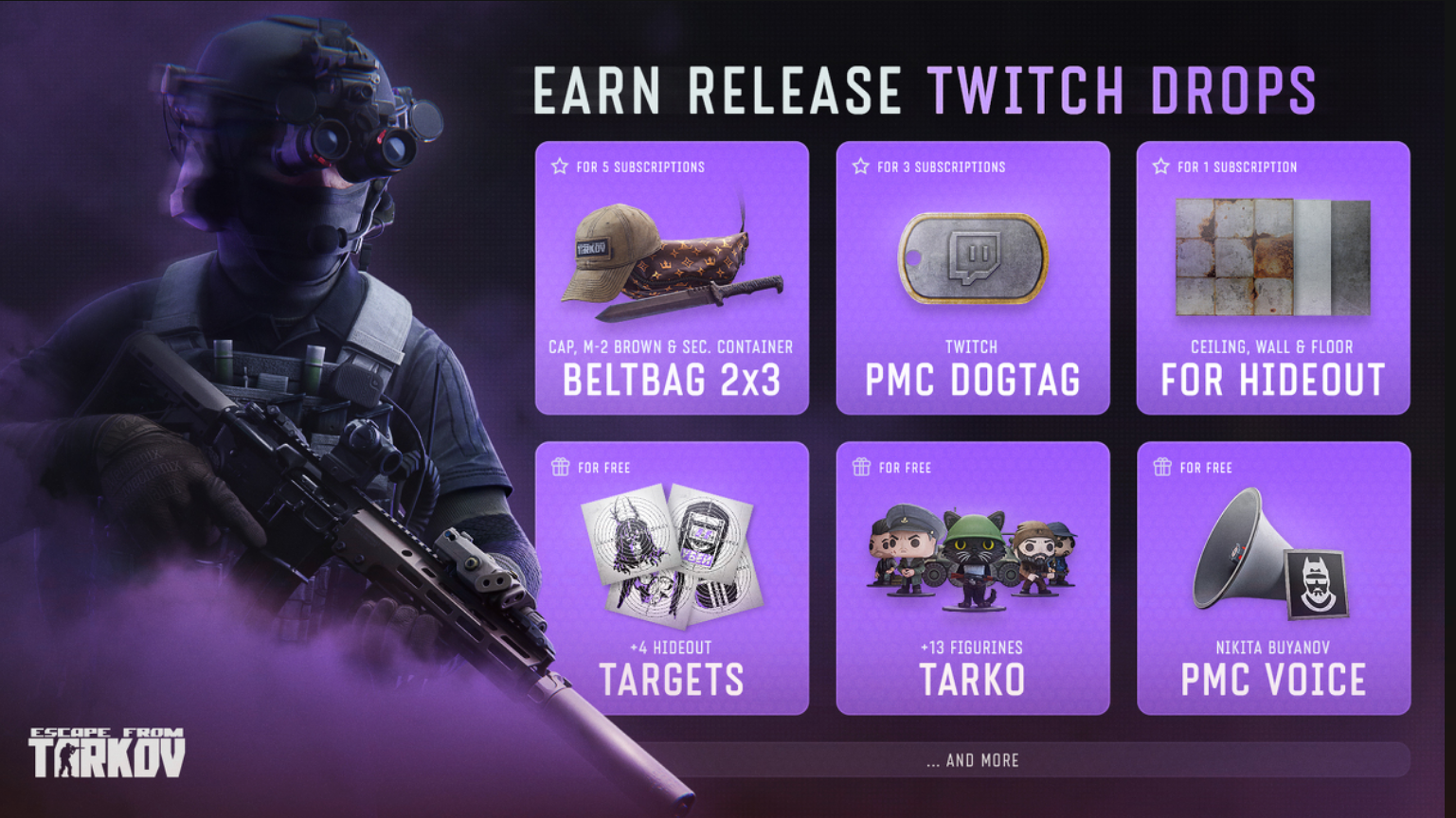Pick the +13 Figurines Tarko card

point(972,578)
